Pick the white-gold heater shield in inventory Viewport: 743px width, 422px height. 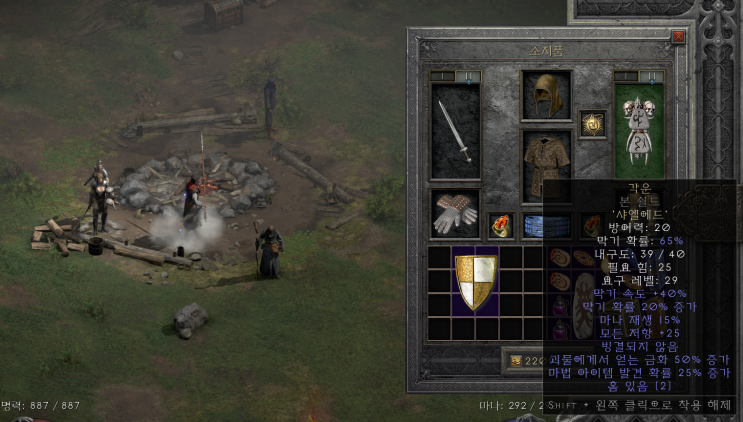pos(476,281)
